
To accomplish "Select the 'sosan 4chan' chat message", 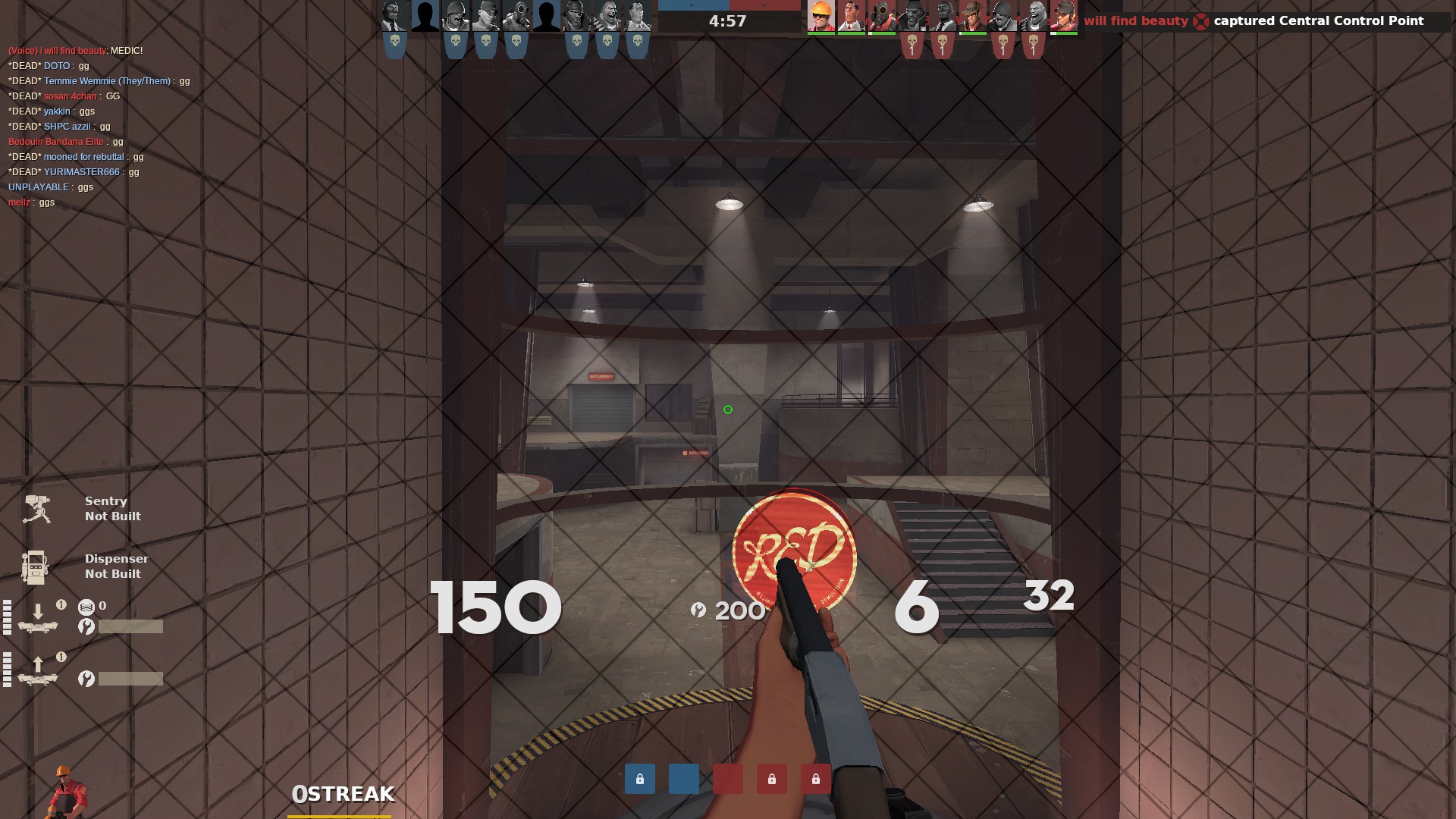I will coord(64,96).
